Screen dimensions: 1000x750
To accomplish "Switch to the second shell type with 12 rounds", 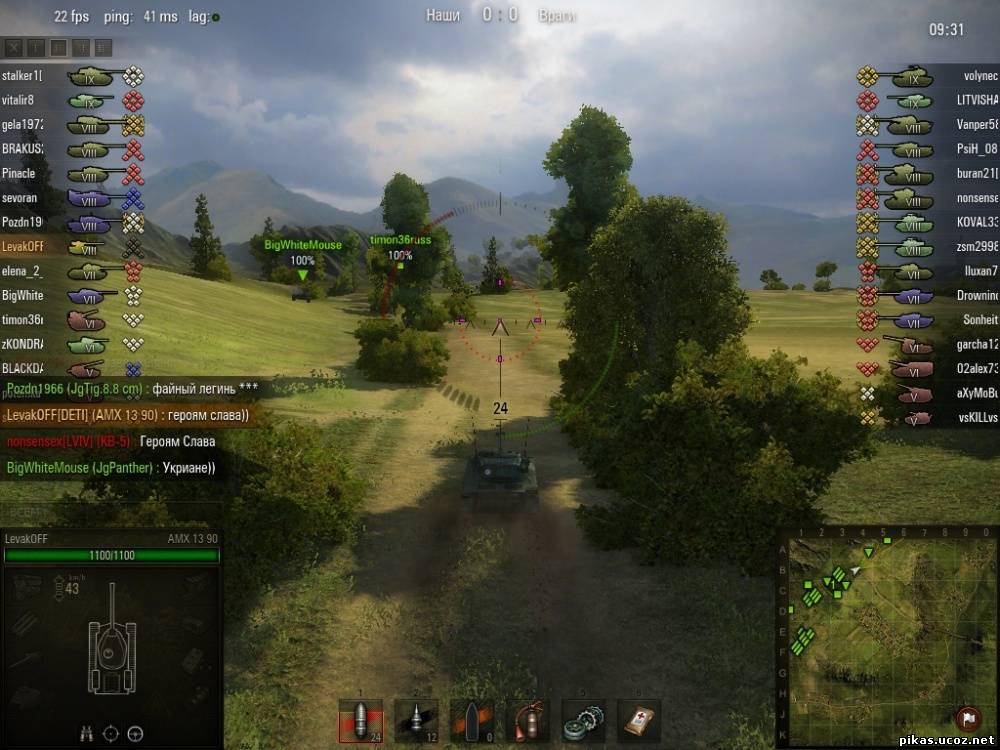I will (x=416, y=720).
